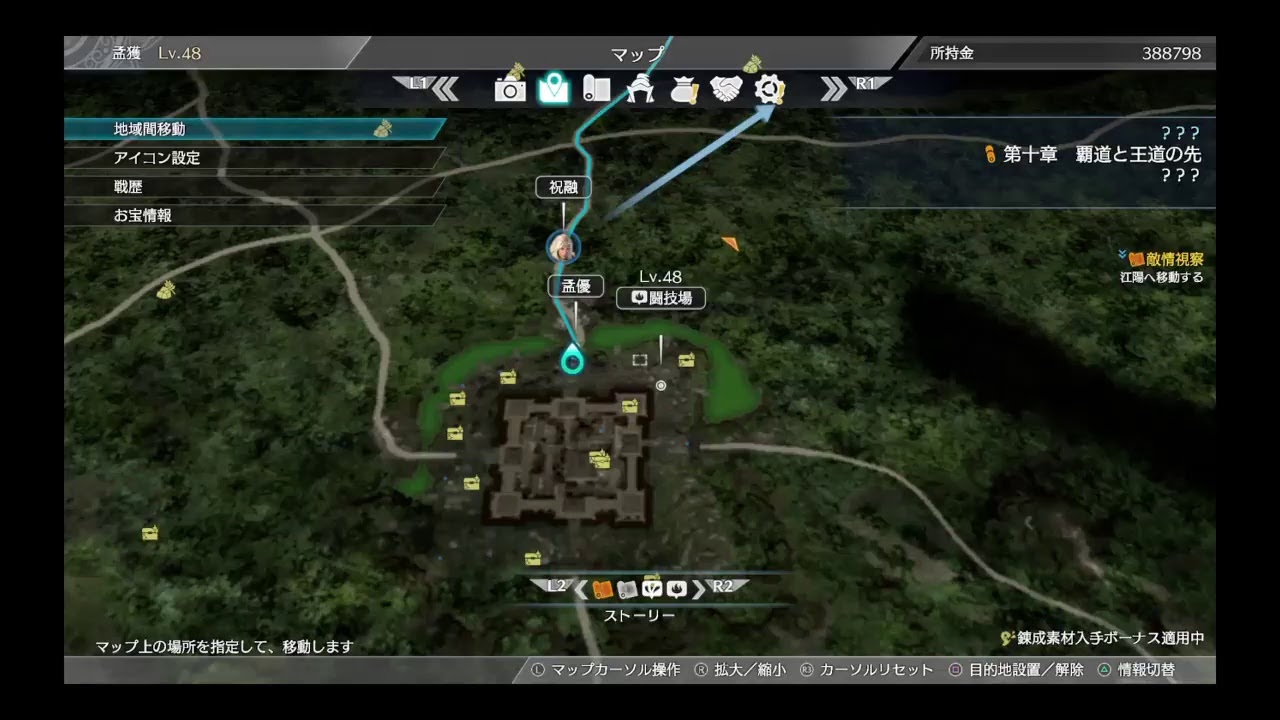Select the camera/photo mode icon on top toolbar
1280x720 pixels.
[511, 89]
